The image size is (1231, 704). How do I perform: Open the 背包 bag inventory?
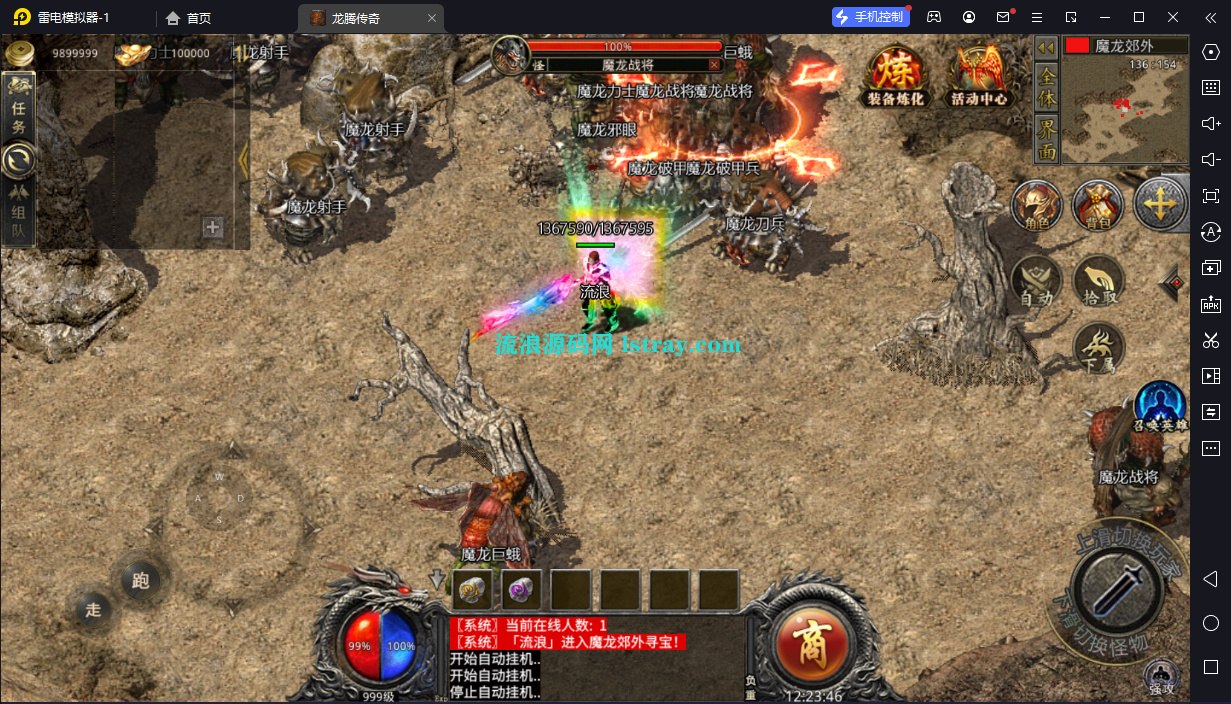(x=1098, y=205)
